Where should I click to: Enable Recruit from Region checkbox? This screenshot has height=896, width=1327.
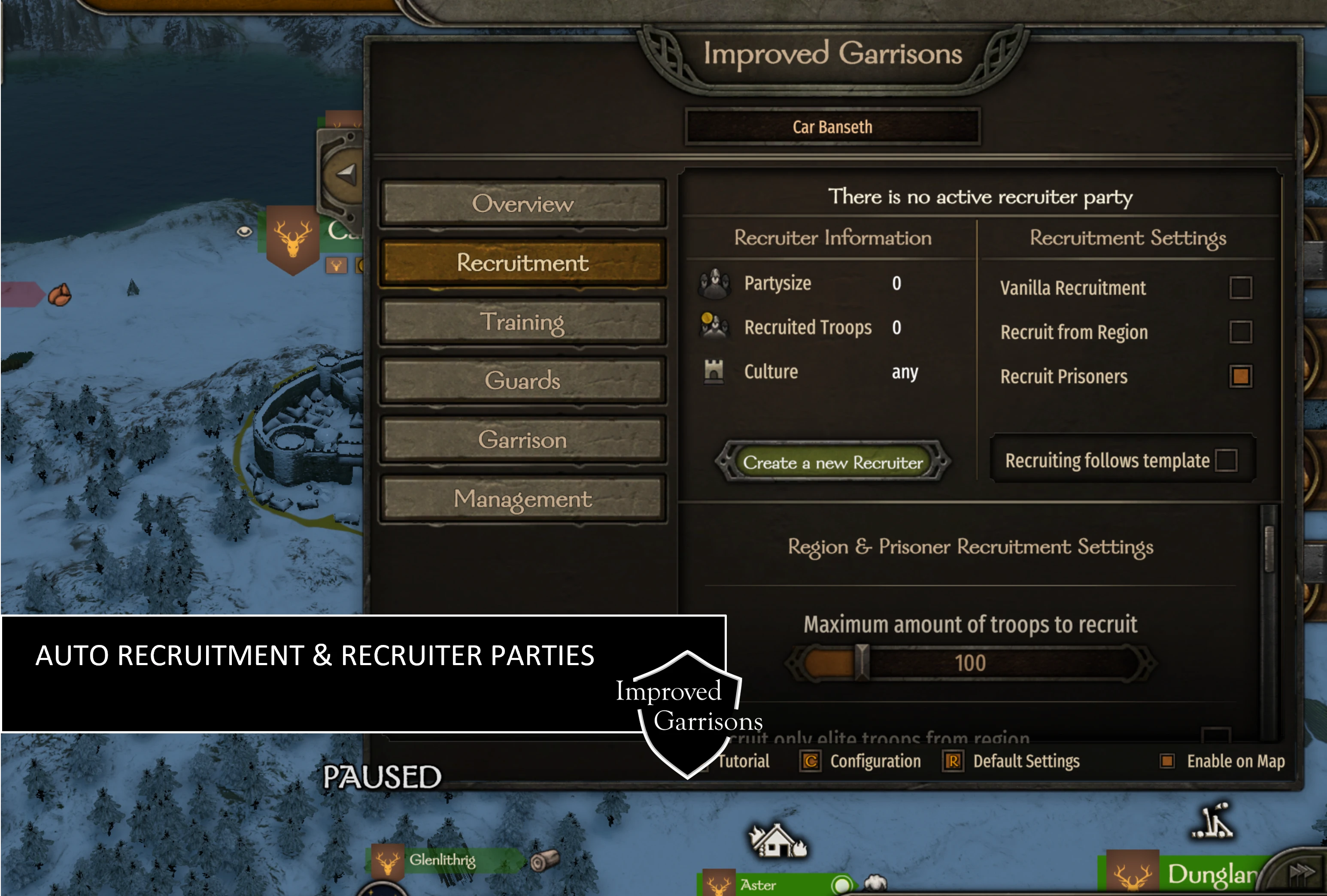tap(1240, 332)
